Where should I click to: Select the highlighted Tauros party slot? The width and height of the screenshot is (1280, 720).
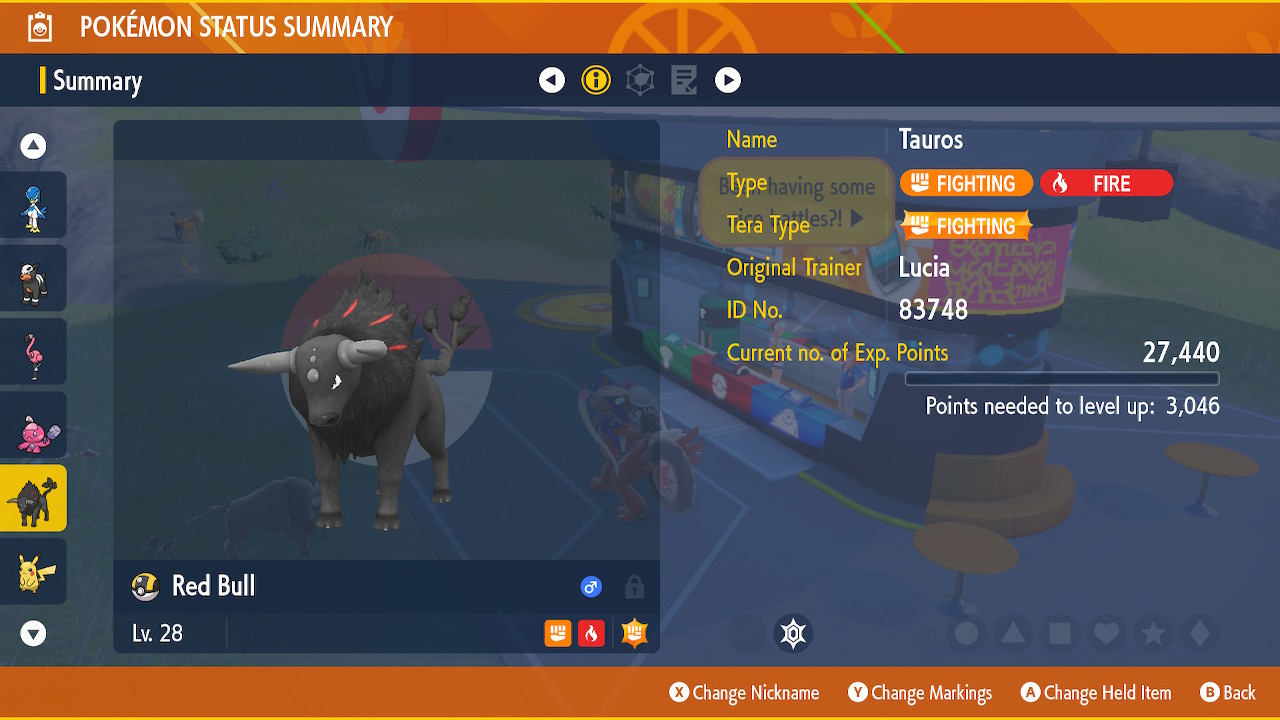click(33, 498)
